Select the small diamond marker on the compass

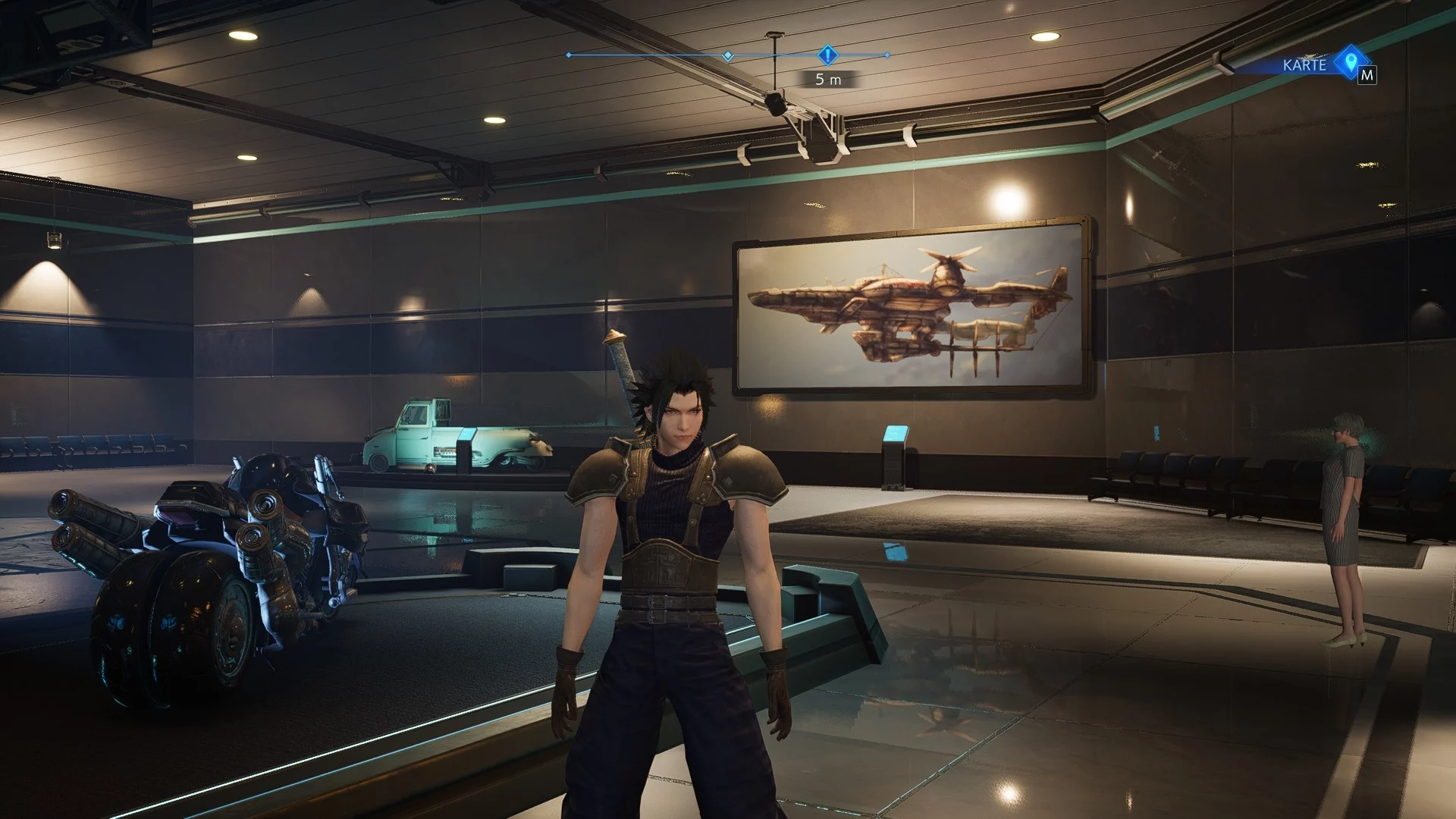point(728,55)
